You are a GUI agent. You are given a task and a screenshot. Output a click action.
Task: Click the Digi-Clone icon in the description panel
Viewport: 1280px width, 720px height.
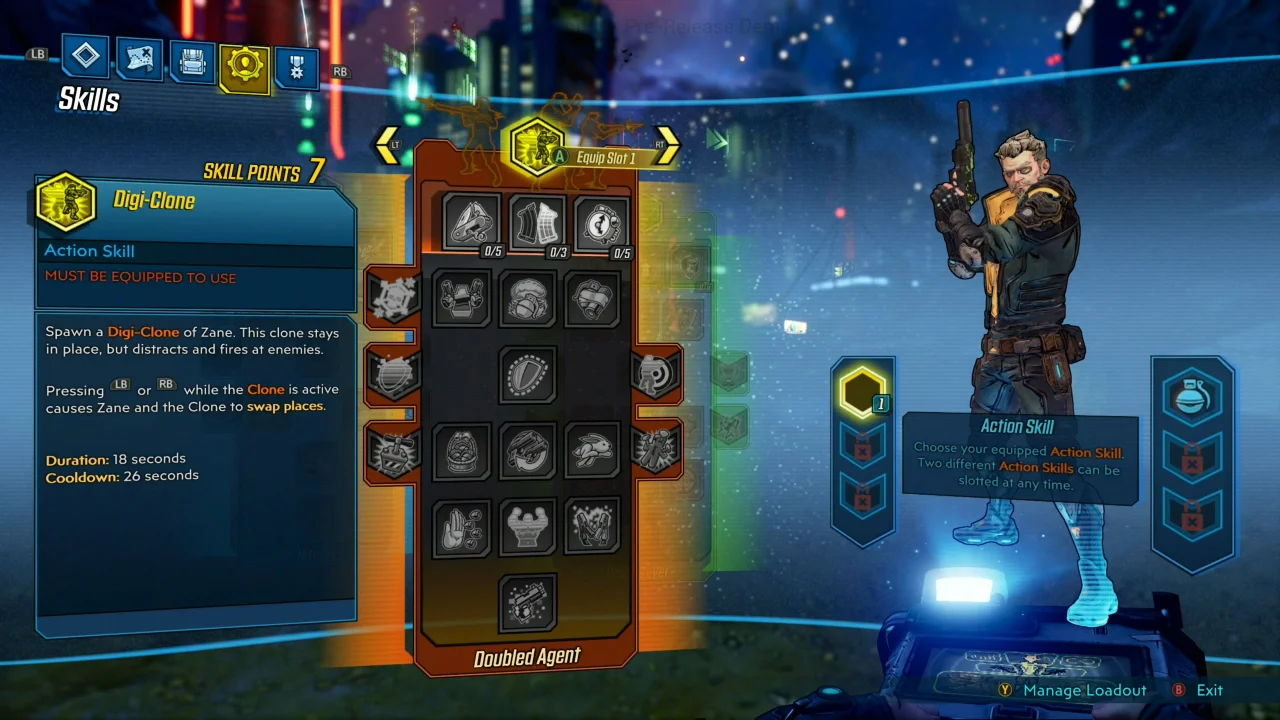coord(65,200)
